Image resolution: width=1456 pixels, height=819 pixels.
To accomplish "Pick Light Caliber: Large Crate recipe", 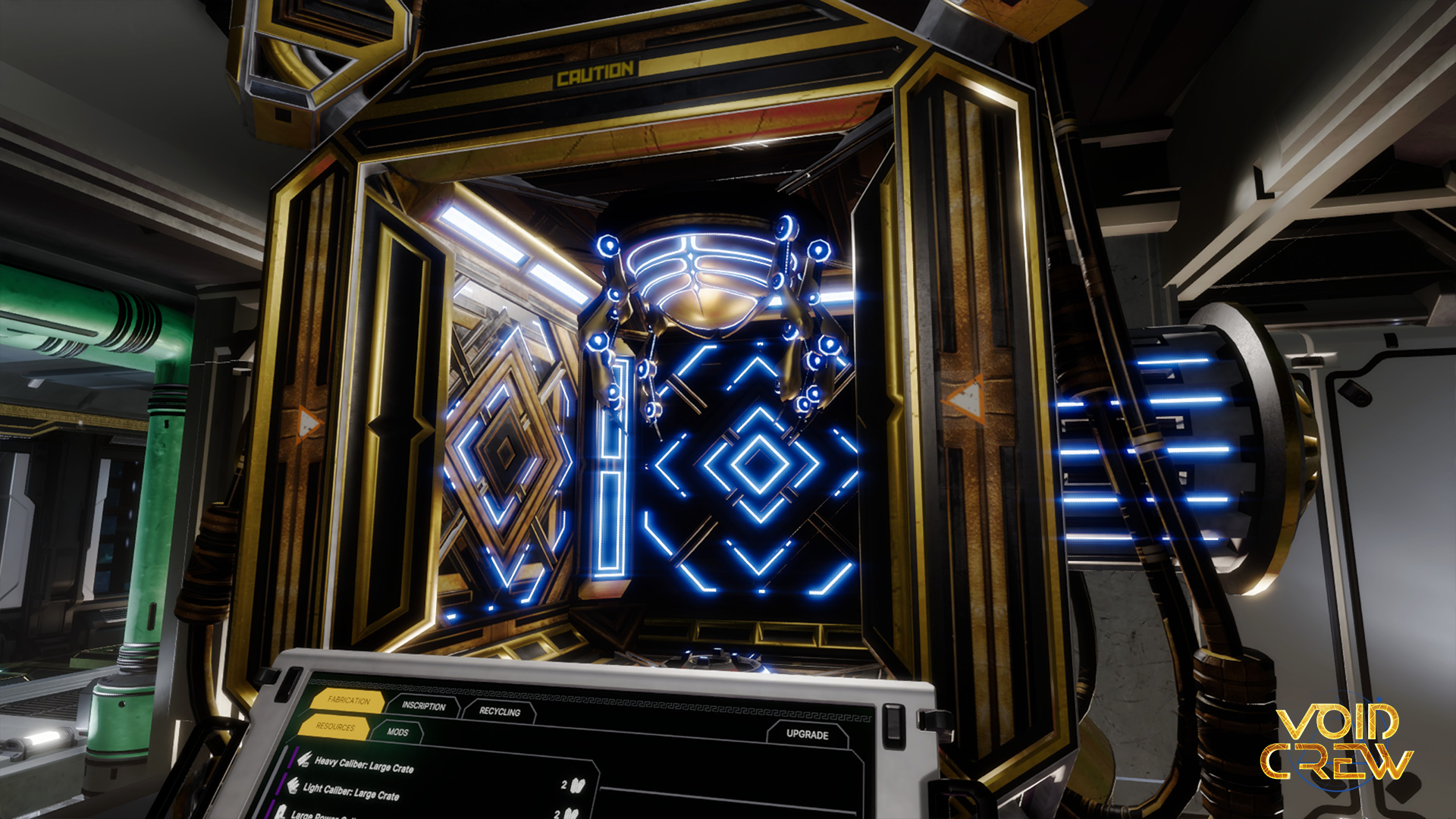I will tap(351, 792).
